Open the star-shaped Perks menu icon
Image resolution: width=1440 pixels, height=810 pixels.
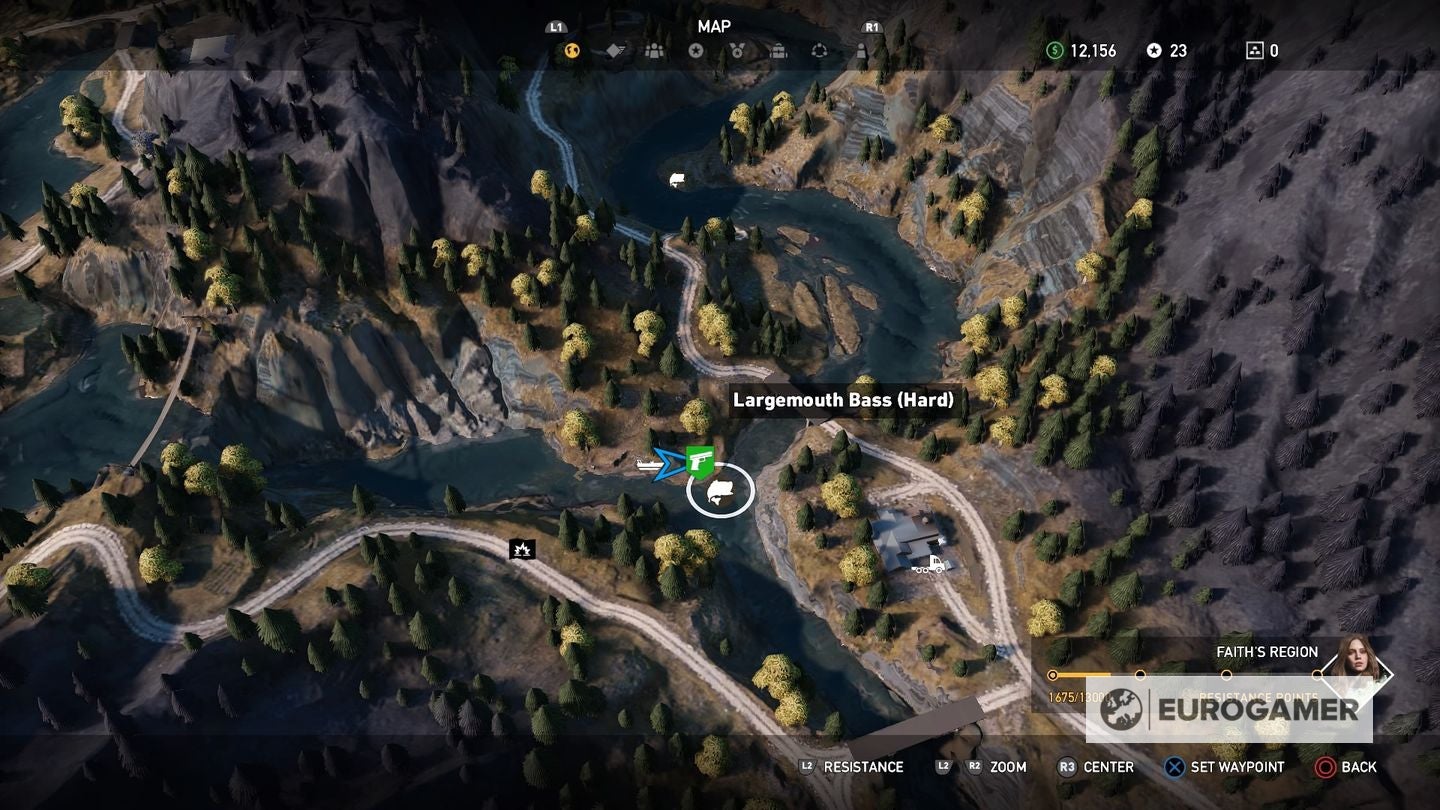pos(697,51)
